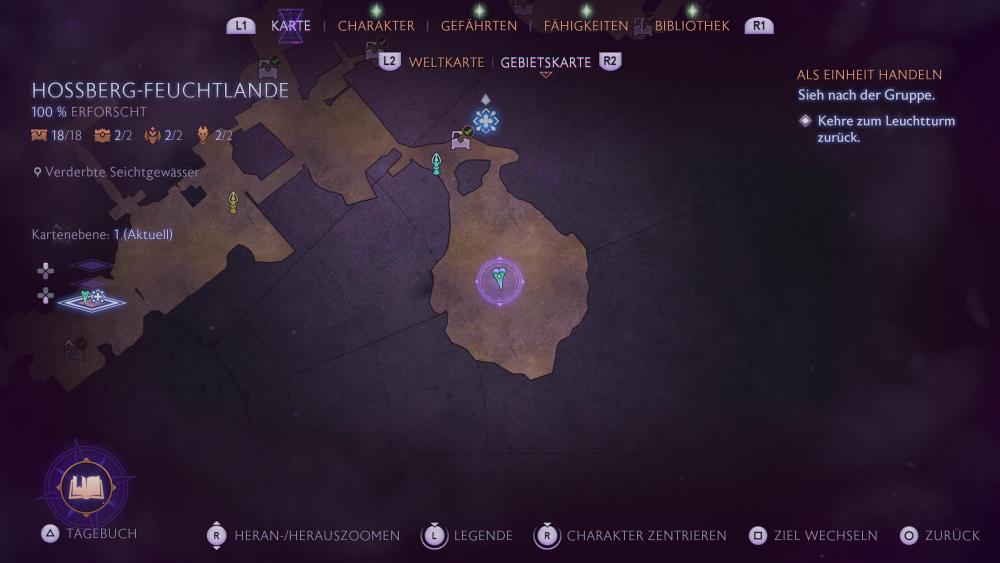Select the yellow marker on the map
Image resolution: width=1000 pixels, height=563 pixels.
(233, 202)
